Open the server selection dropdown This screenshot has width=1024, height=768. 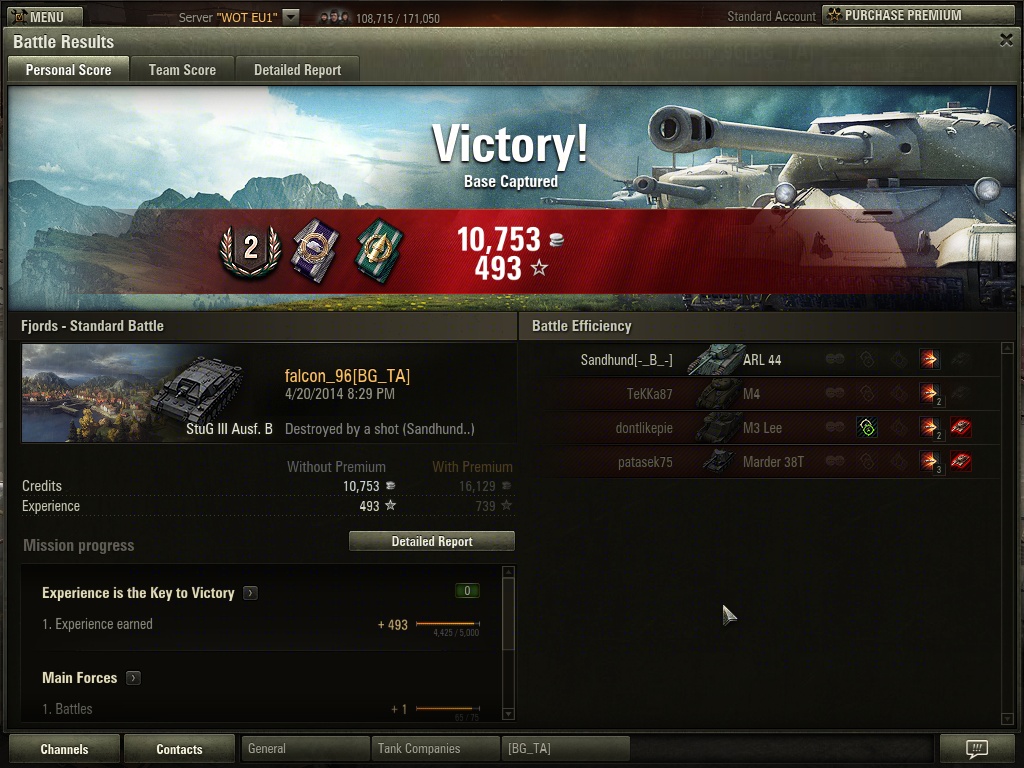pos(290,17)
